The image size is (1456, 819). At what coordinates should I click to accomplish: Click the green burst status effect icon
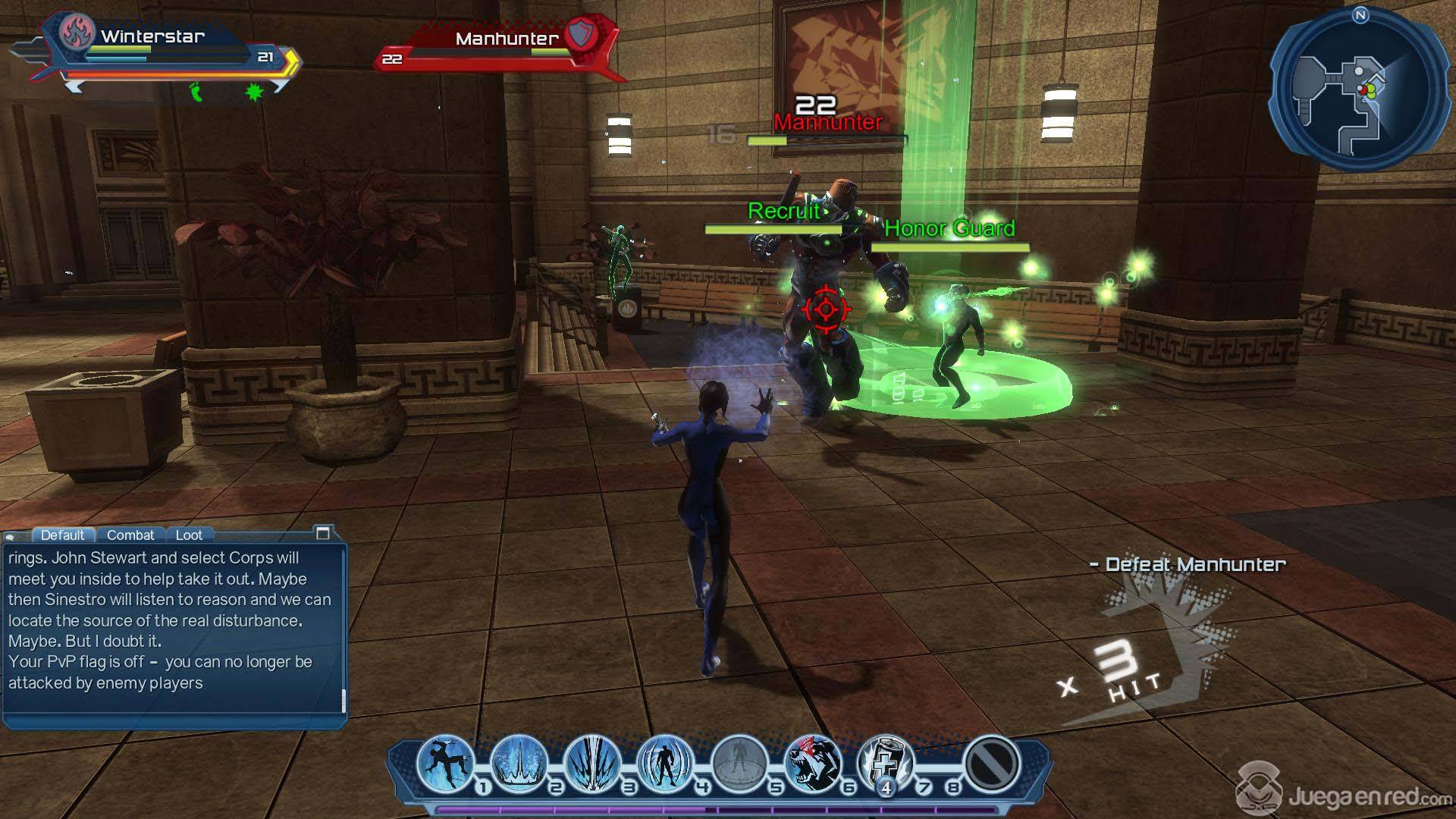click(x=254, y=93)
